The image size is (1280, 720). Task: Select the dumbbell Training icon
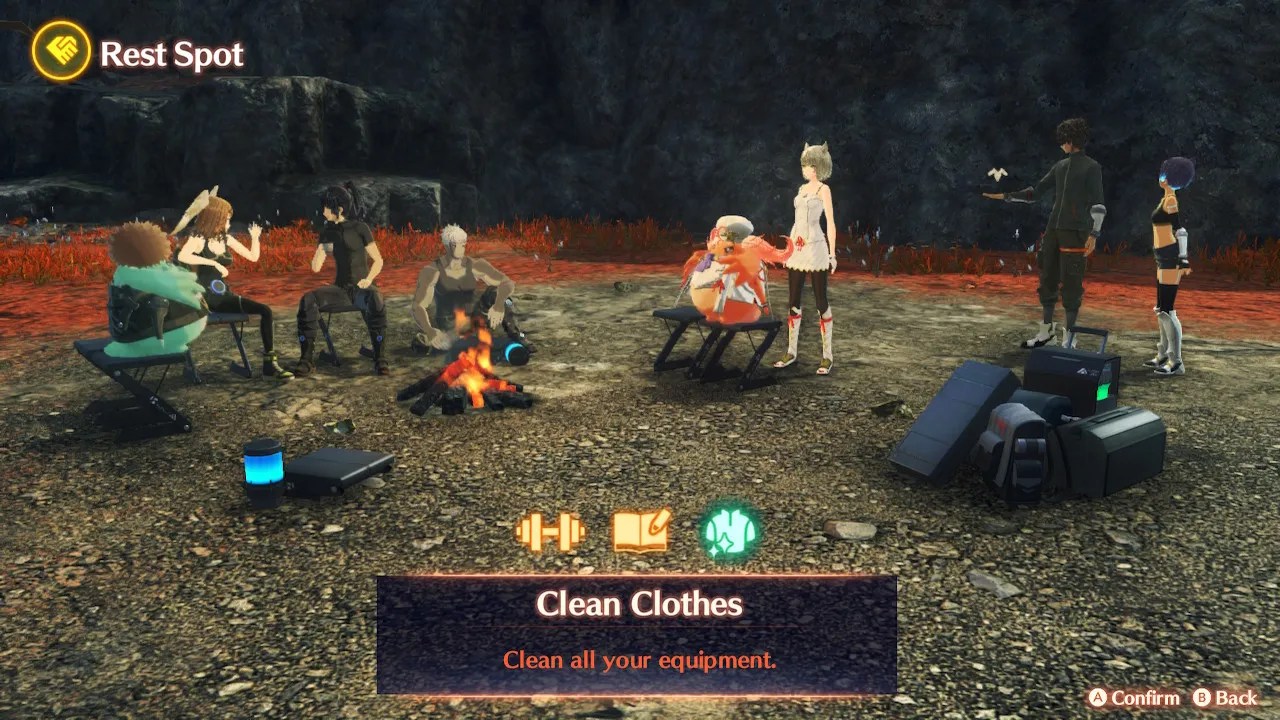548,533
